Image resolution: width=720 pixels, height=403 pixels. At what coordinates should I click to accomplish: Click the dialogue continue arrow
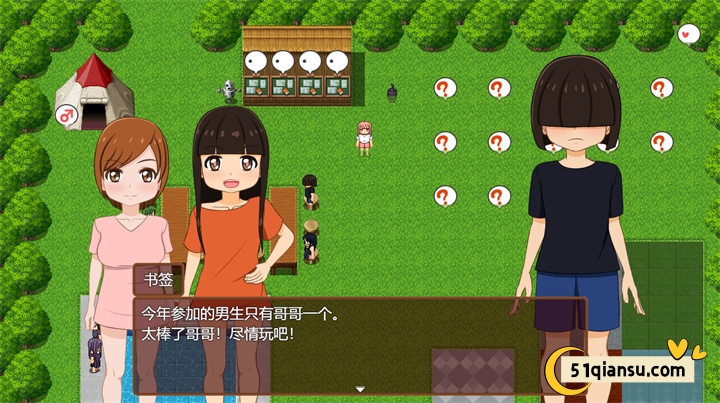point(360,388)
